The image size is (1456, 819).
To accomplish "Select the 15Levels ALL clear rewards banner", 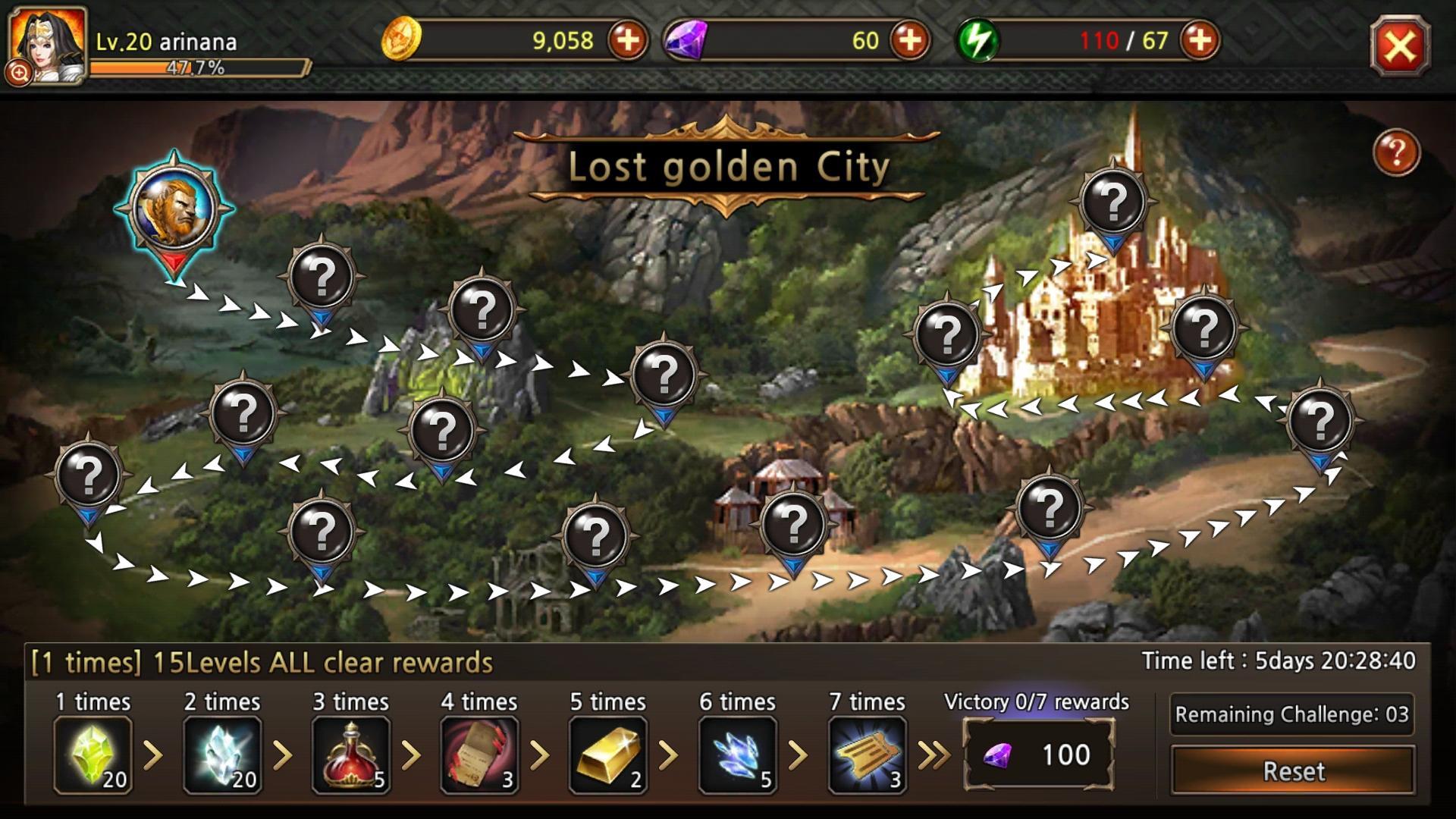I will (x=262, y=661).
